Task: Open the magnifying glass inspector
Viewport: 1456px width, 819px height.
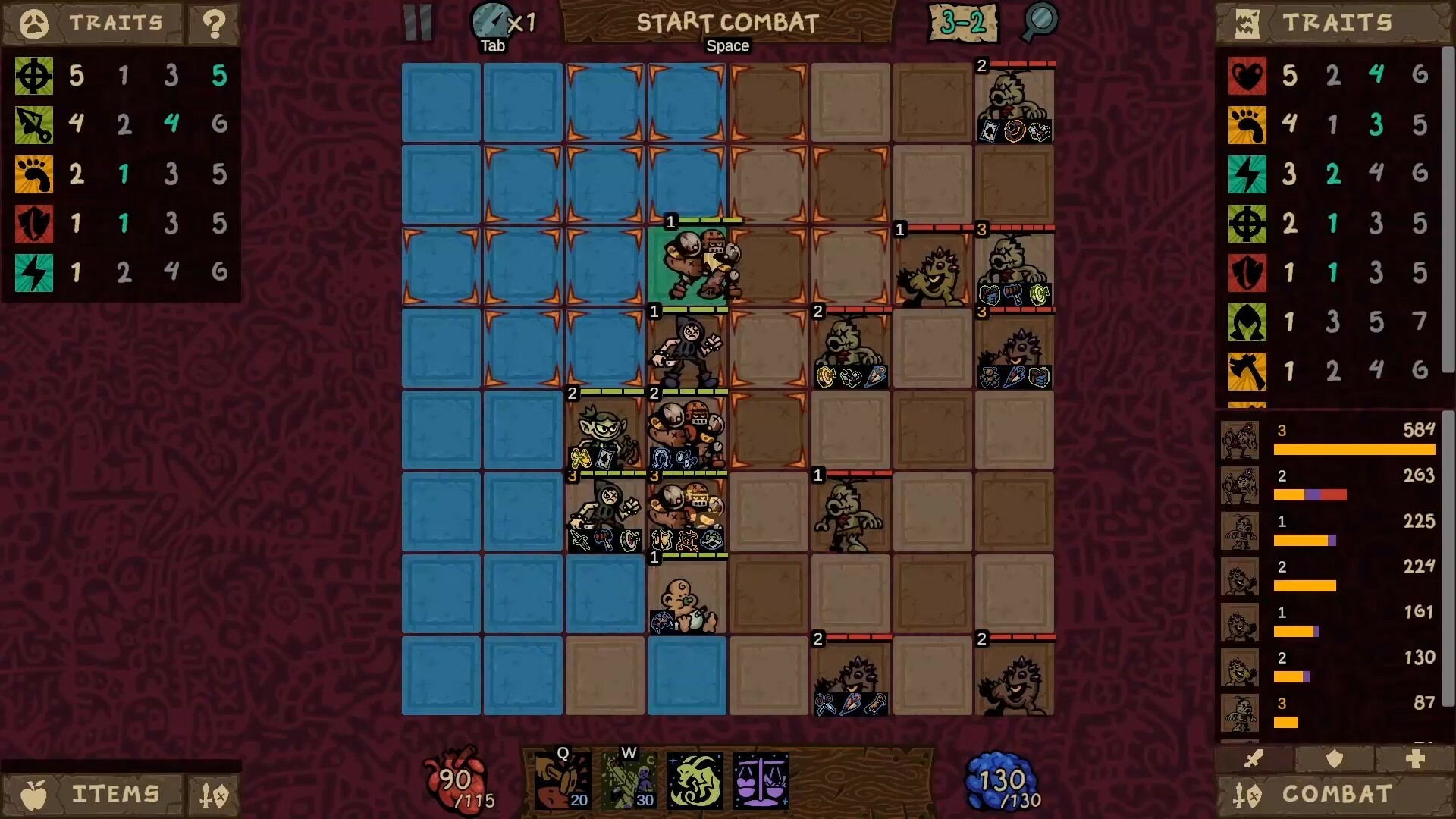Action: [x=1040, y=24]
